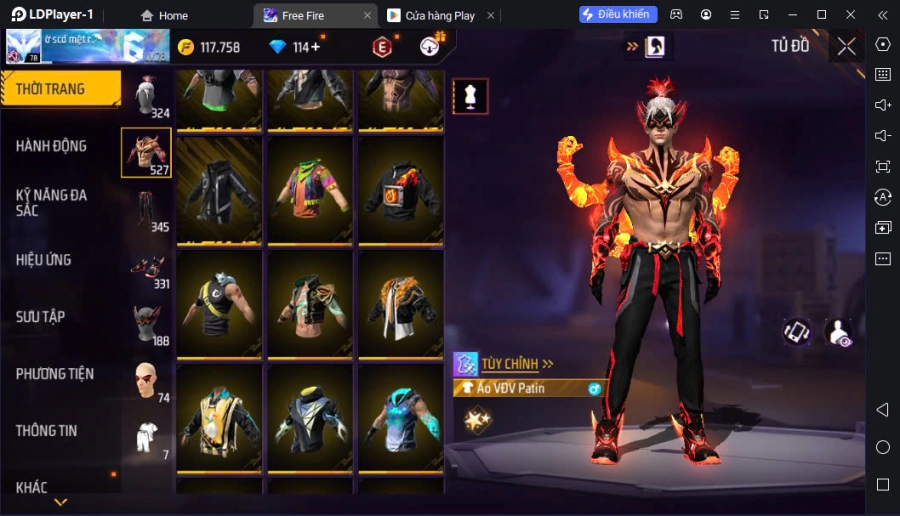This screenshot has height=516, width=900.
Task: Close the wardrobe with the X button
Action: 846,46
